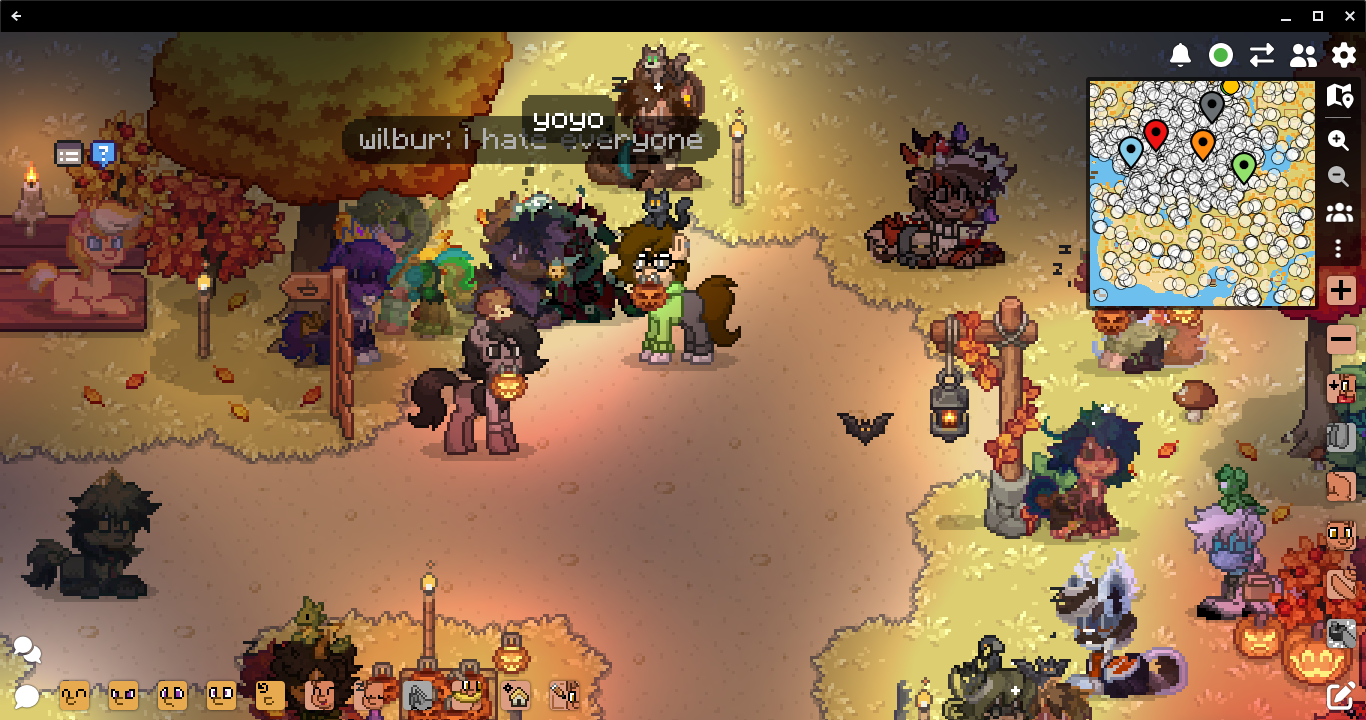Show the group of players on the minimap
Screen dimensions: 1366x720
click(x=1339, y=213)
